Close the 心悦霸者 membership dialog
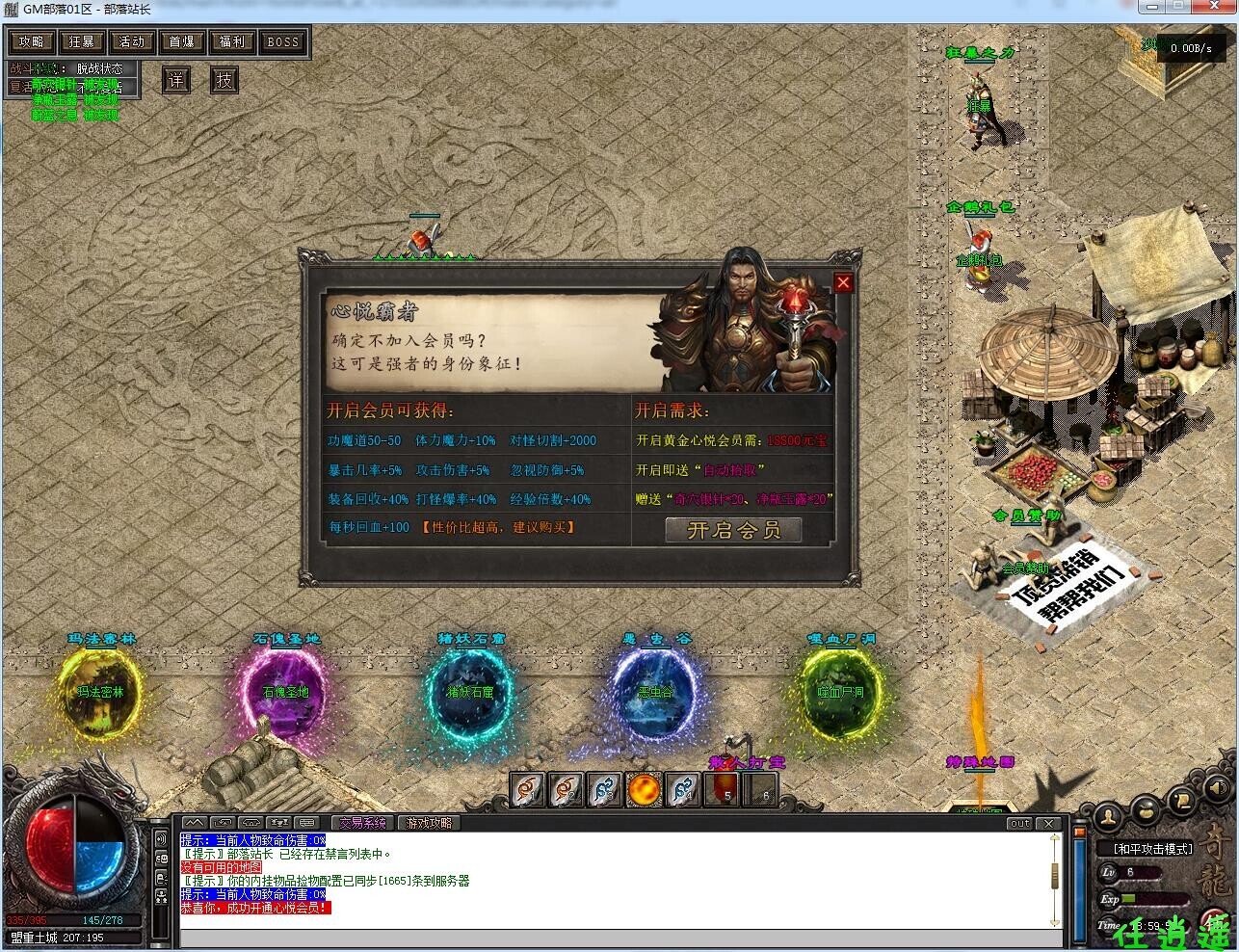The height and width of the screenshot is (952, 1239). (843, 282)
